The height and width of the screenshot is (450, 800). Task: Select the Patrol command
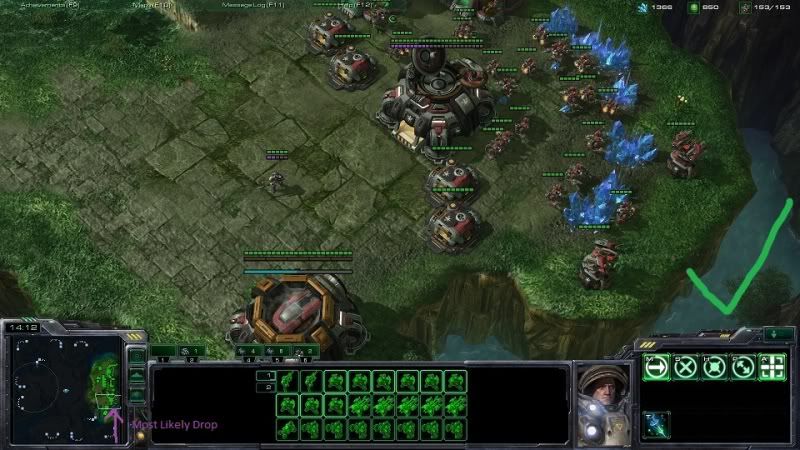click(x=743, y=367)
